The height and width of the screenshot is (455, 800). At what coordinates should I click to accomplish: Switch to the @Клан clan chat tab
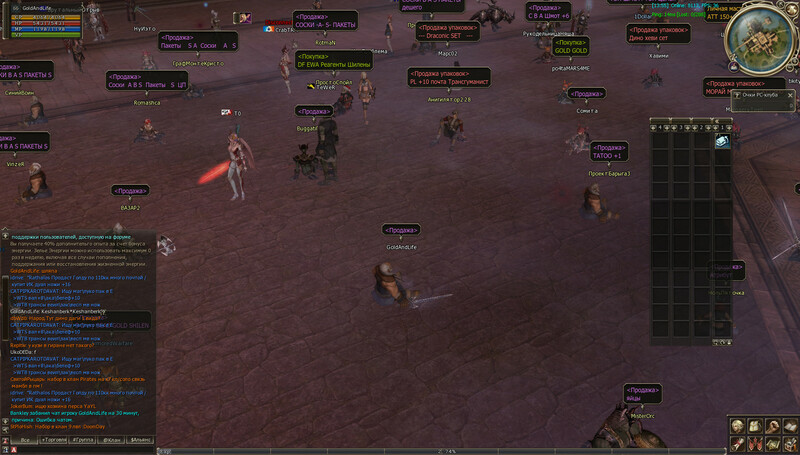pos(113,440)
